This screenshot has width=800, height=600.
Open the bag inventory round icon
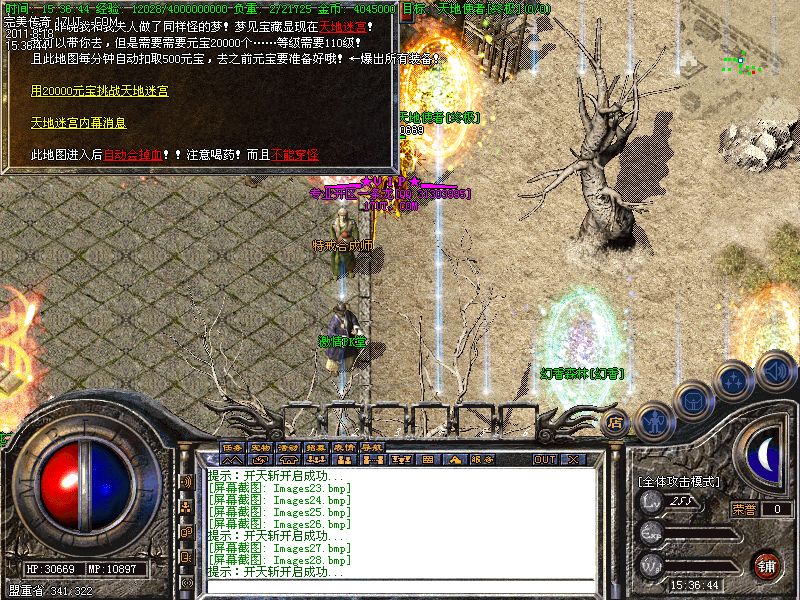(692, 400)
